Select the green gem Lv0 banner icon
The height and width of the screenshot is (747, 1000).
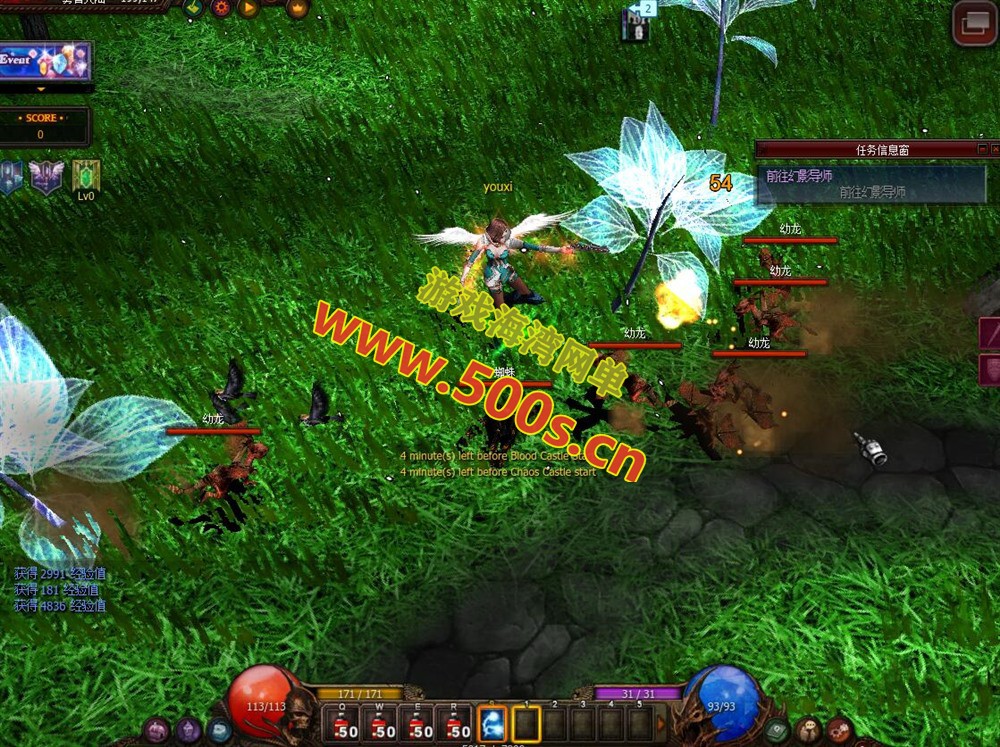[86, 176]
